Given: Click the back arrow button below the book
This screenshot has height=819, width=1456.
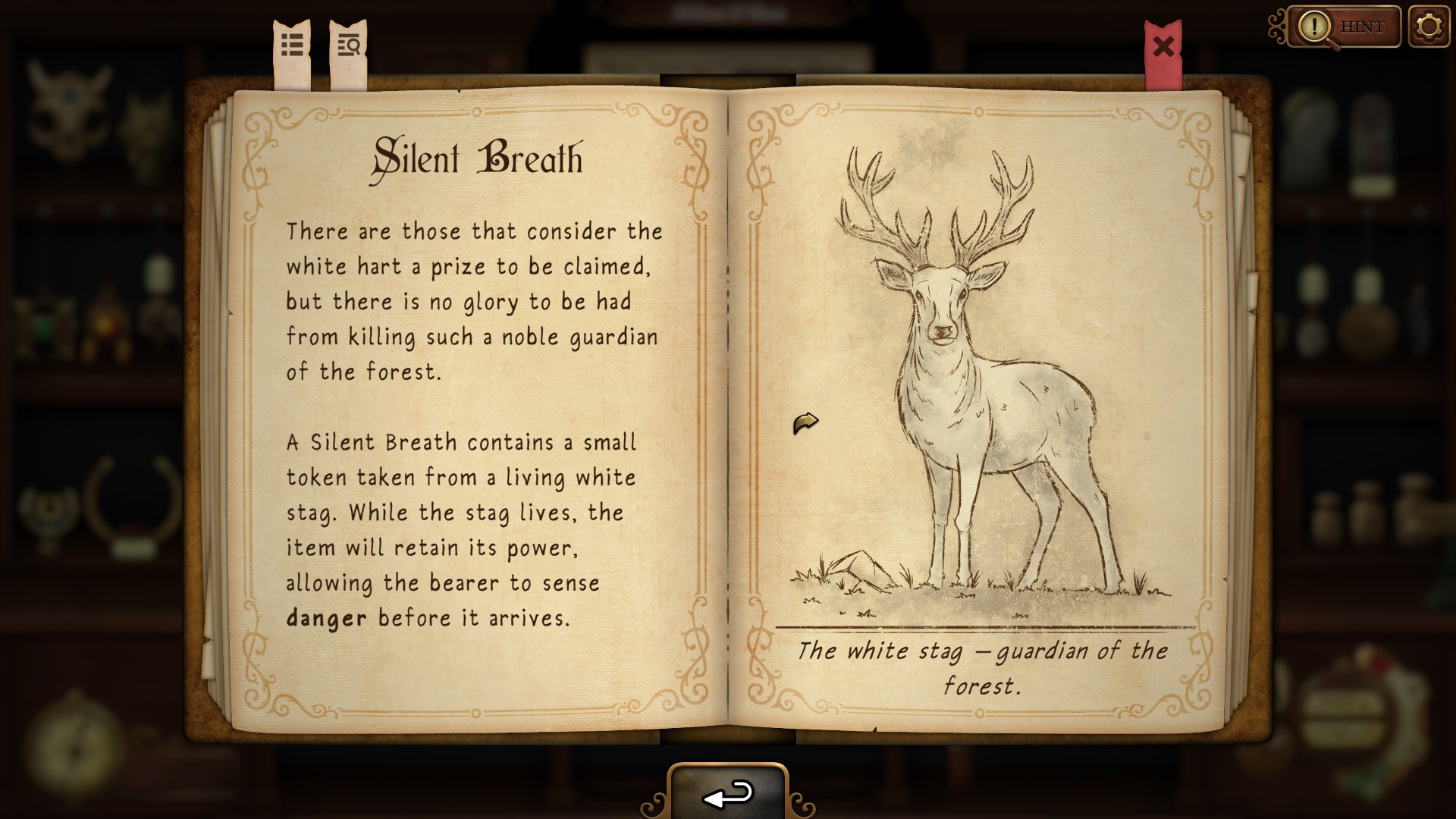Looking at the screenshot, I should [728, 794].
